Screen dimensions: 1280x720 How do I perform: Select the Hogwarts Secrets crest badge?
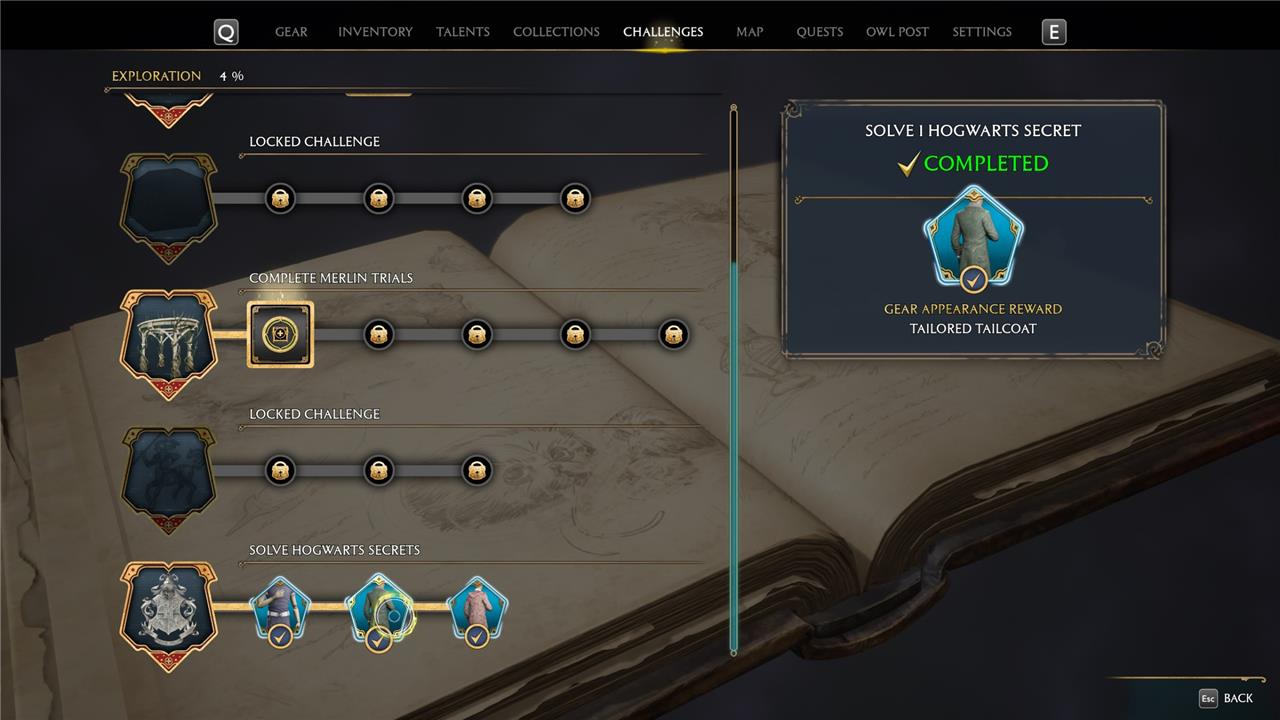(x=168, y=614)
